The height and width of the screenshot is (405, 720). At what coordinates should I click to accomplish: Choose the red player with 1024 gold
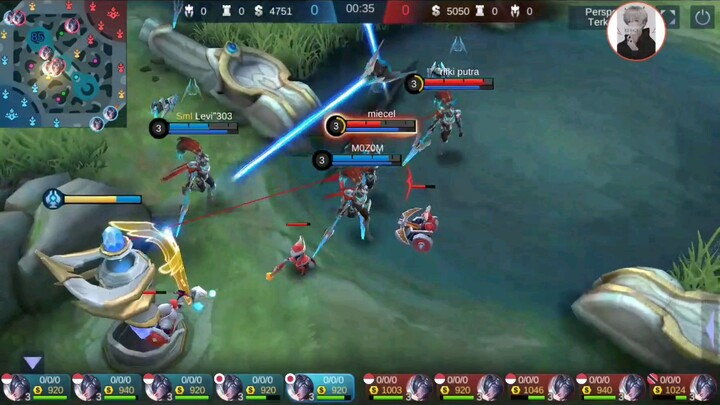[x=682, y=387]
